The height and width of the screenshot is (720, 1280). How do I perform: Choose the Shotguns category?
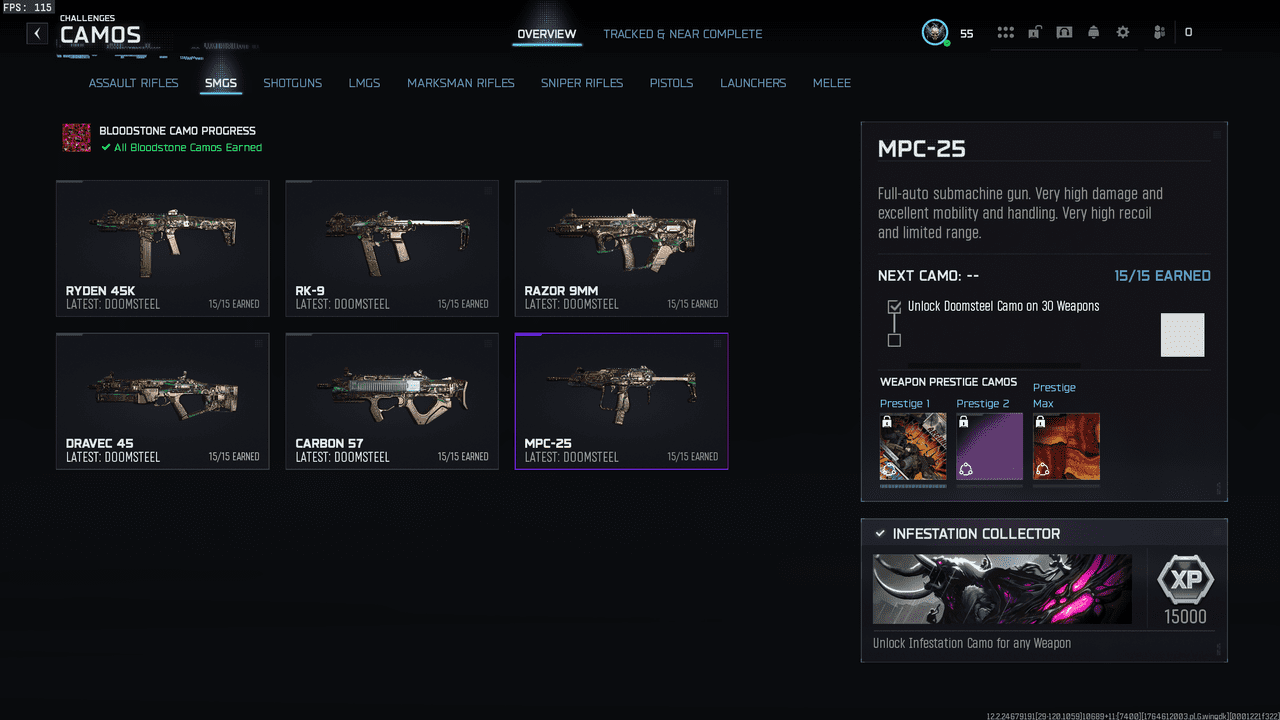click(292, 83)
